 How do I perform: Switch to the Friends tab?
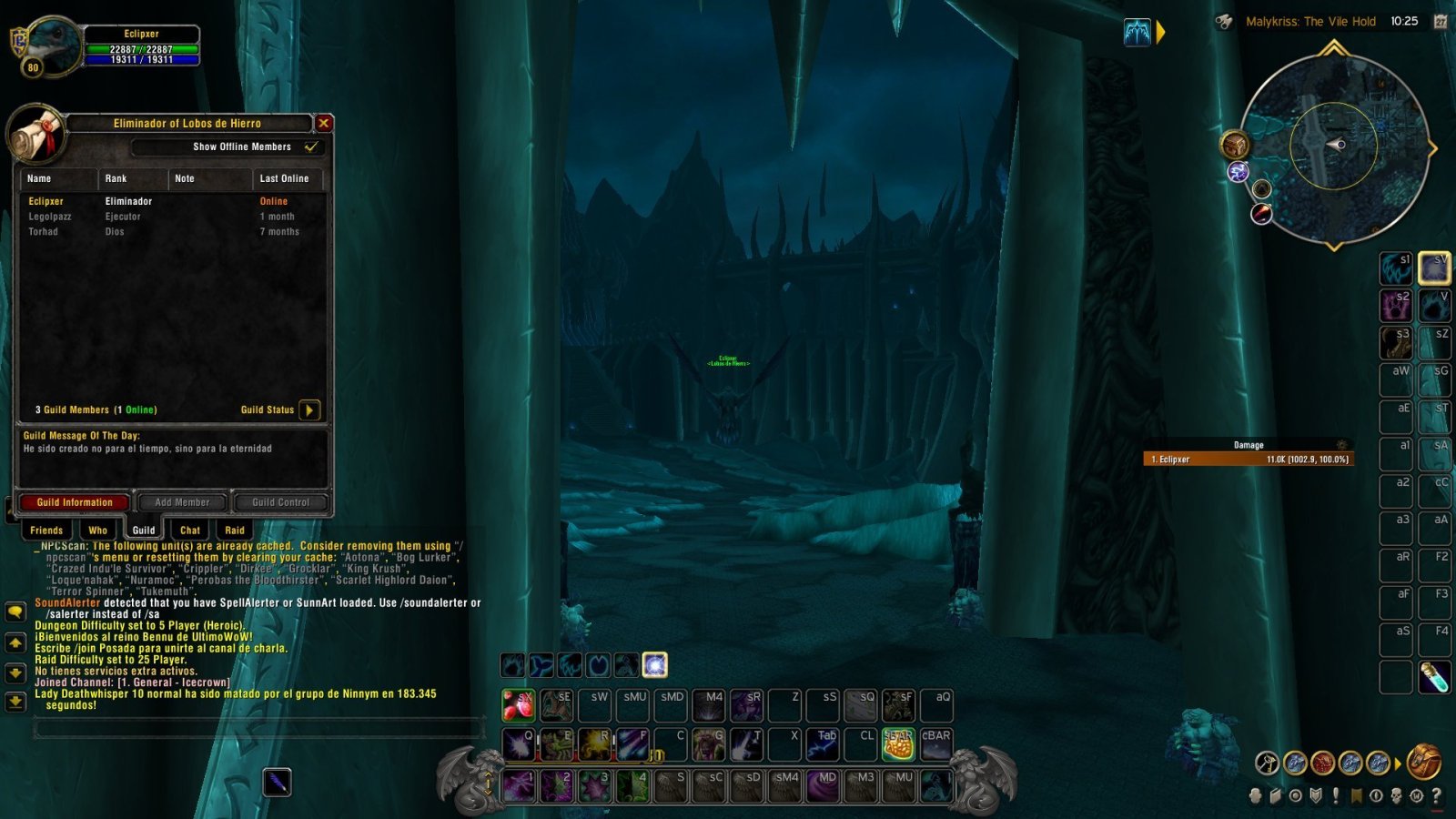tap(46, 530)
